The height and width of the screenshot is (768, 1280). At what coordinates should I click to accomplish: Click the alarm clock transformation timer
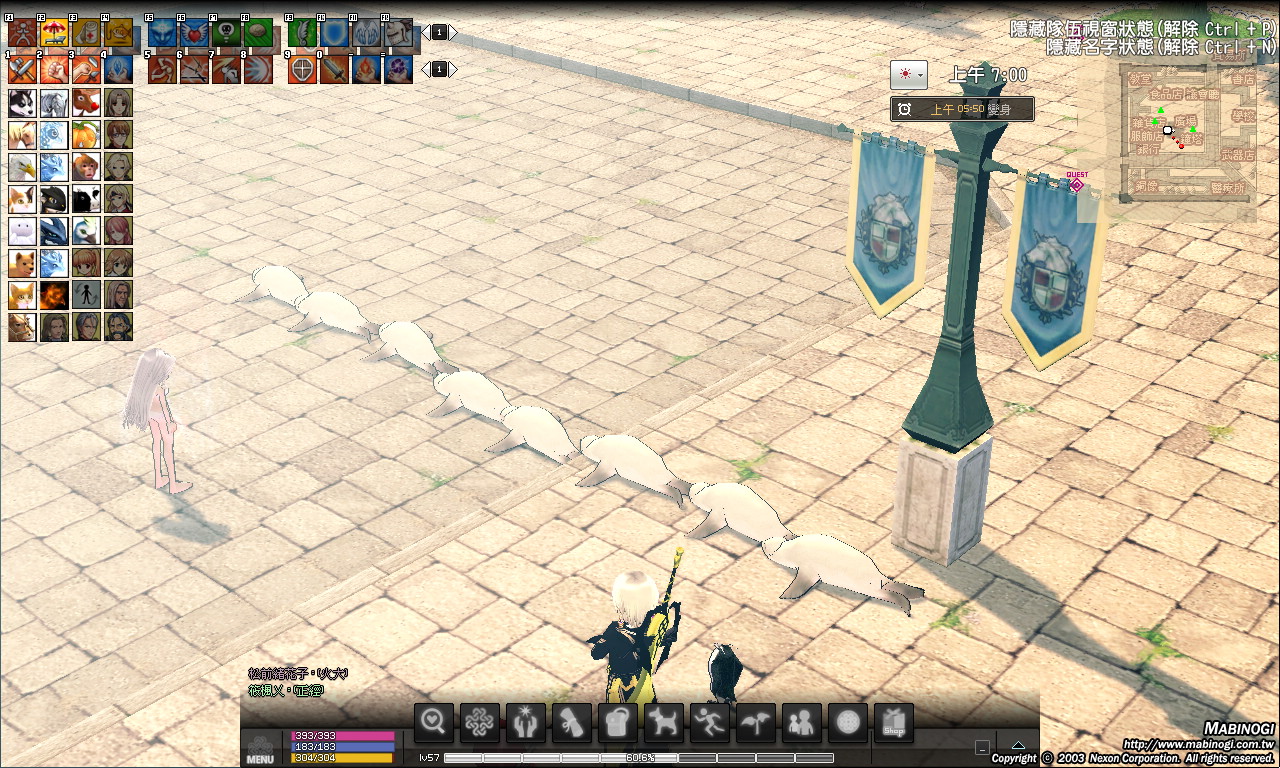pyautogui.click(x=904, y=109)
